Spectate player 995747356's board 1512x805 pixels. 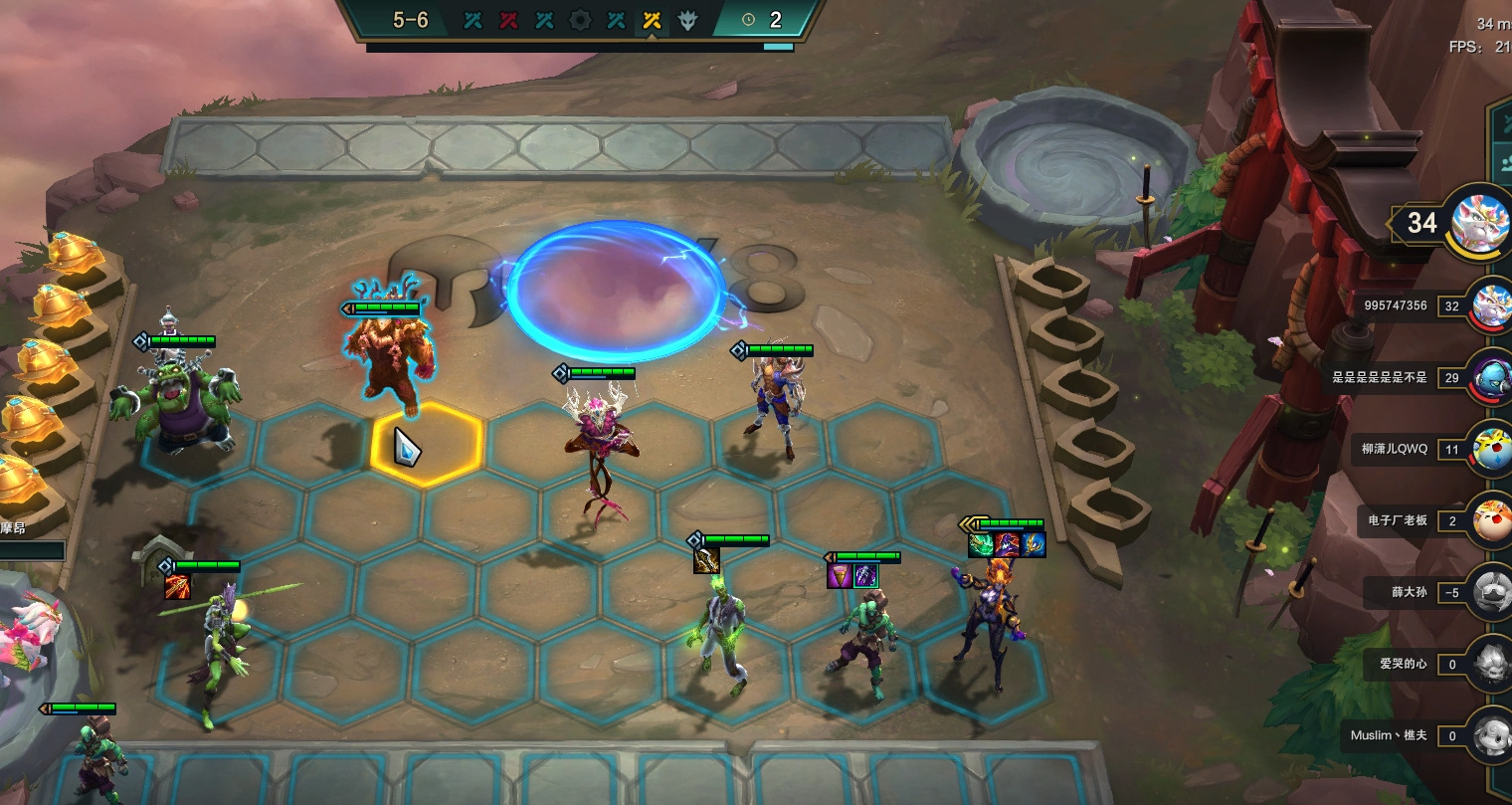point(1490,305)
